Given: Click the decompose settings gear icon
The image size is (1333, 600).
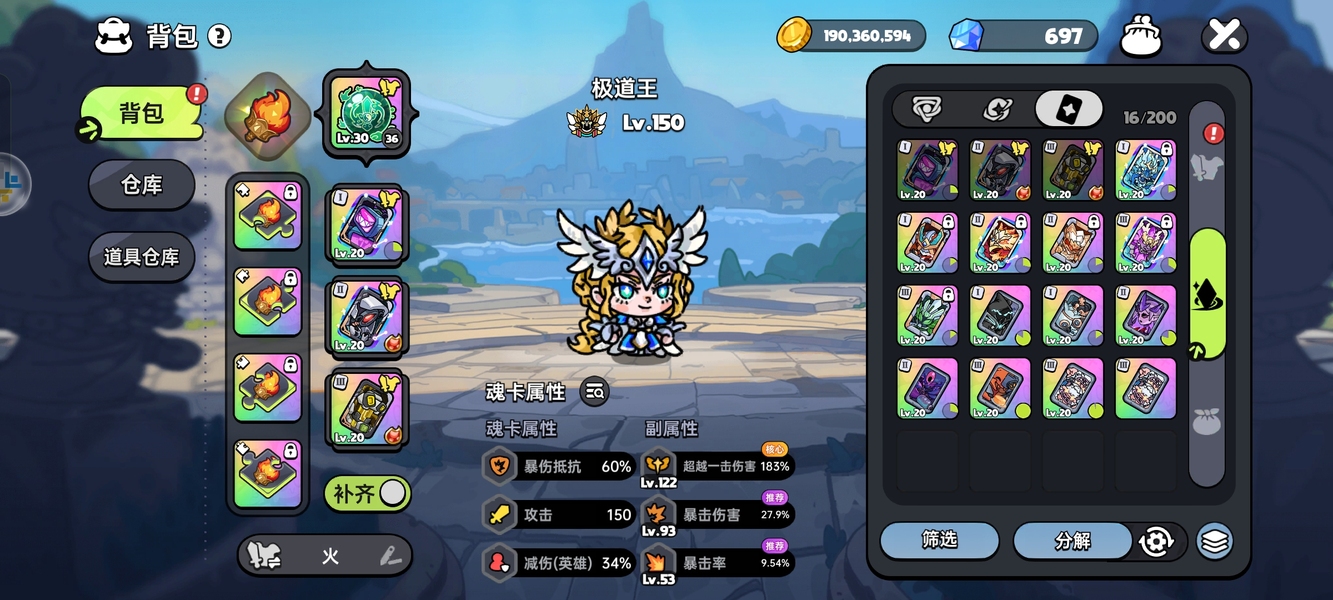Looking at the screenshot, I should point(1156,541).
